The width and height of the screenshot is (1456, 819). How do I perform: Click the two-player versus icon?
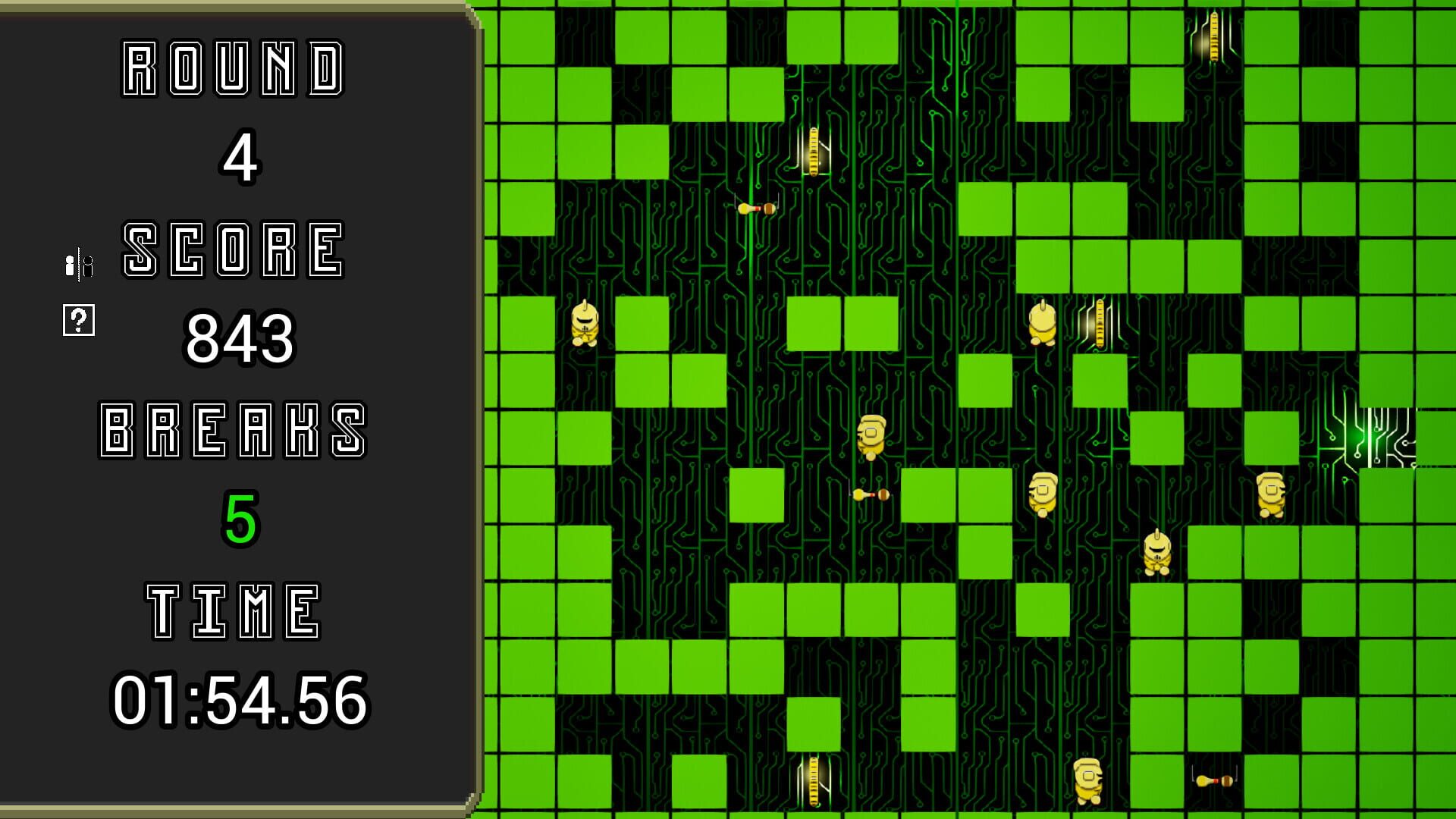(x=78, y=265)
